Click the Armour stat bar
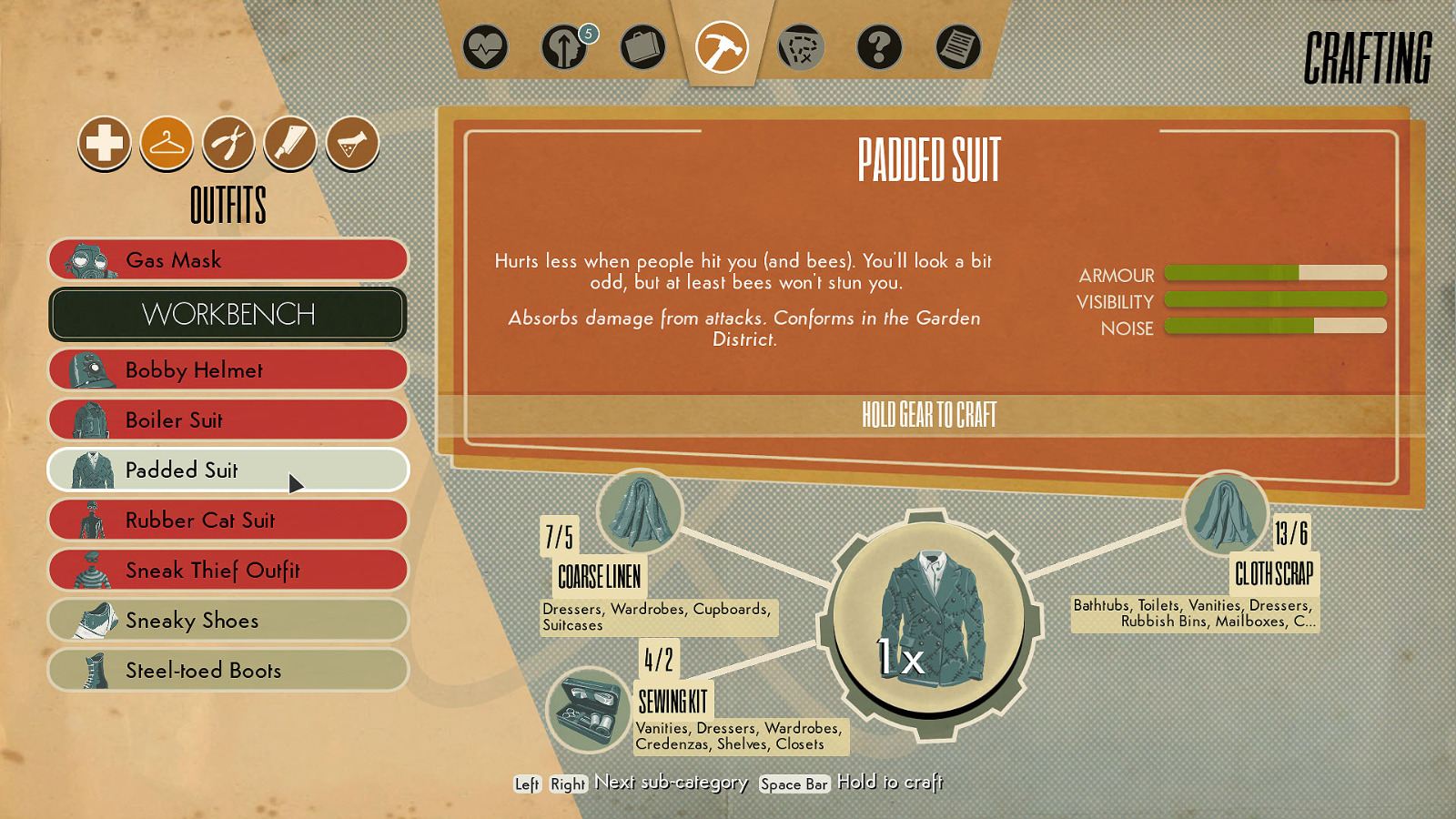Viewport: 1456px width, 819px height. coord(1274,275)
